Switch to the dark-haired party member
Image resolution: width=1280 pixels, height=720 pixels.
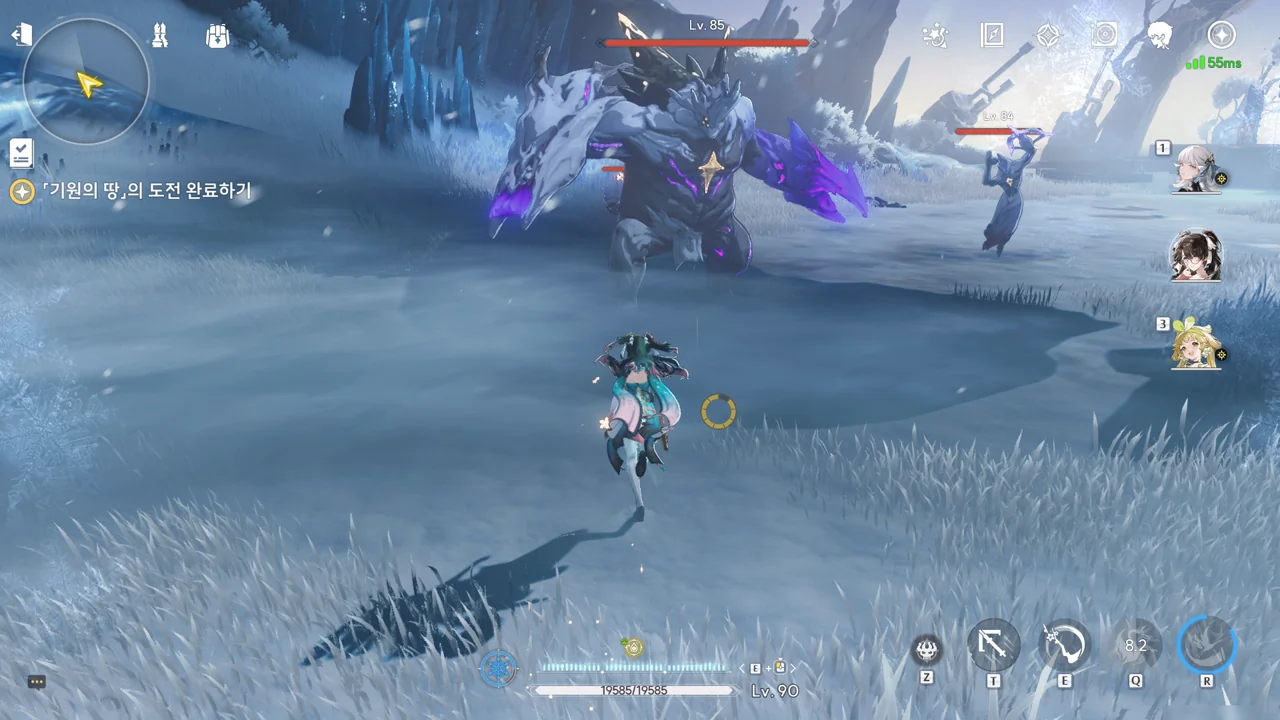[1196, 255]
